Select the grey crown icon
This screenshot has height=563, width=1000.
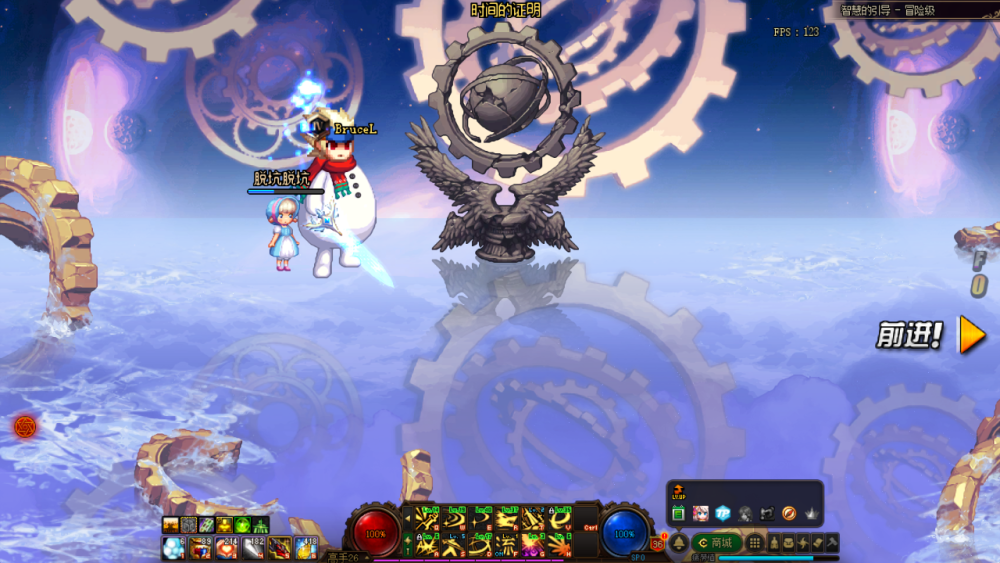[811, 514]
